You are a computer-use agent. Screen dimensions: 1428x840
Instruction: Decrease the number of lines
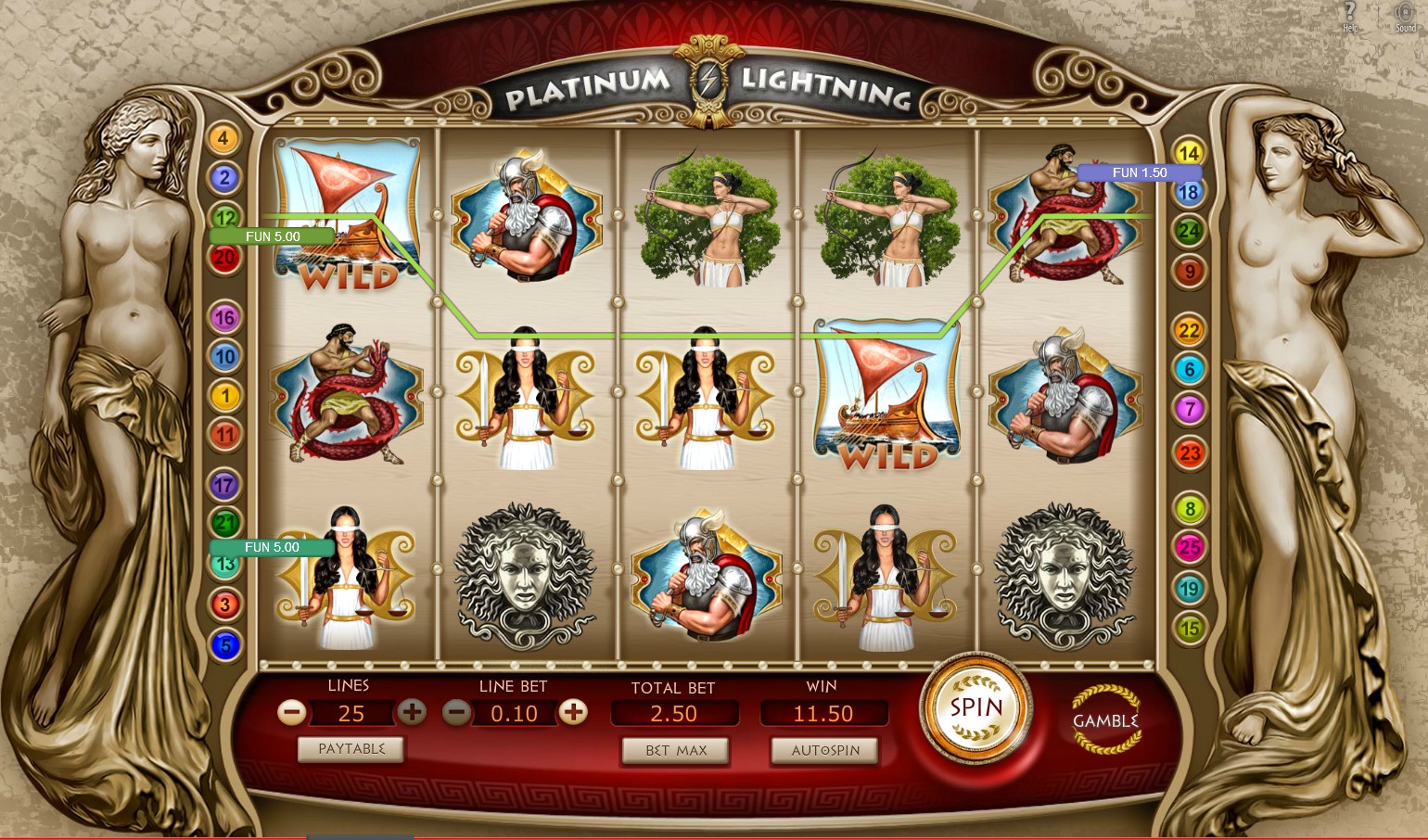pyautogui.click(x=292, y=712)
